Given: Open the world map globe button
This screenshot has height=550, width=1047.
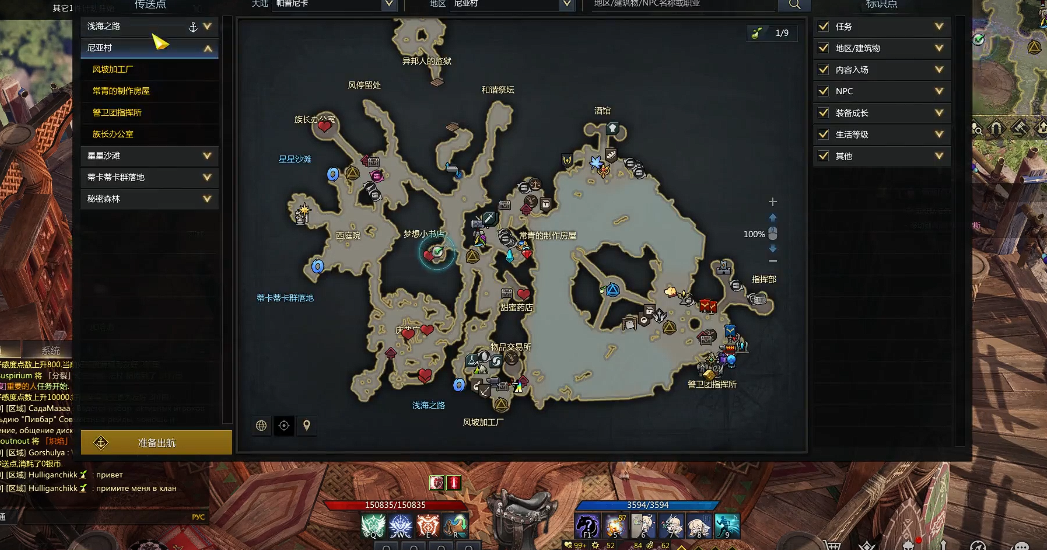Looking at the screenshot, I should coord(262,425).
